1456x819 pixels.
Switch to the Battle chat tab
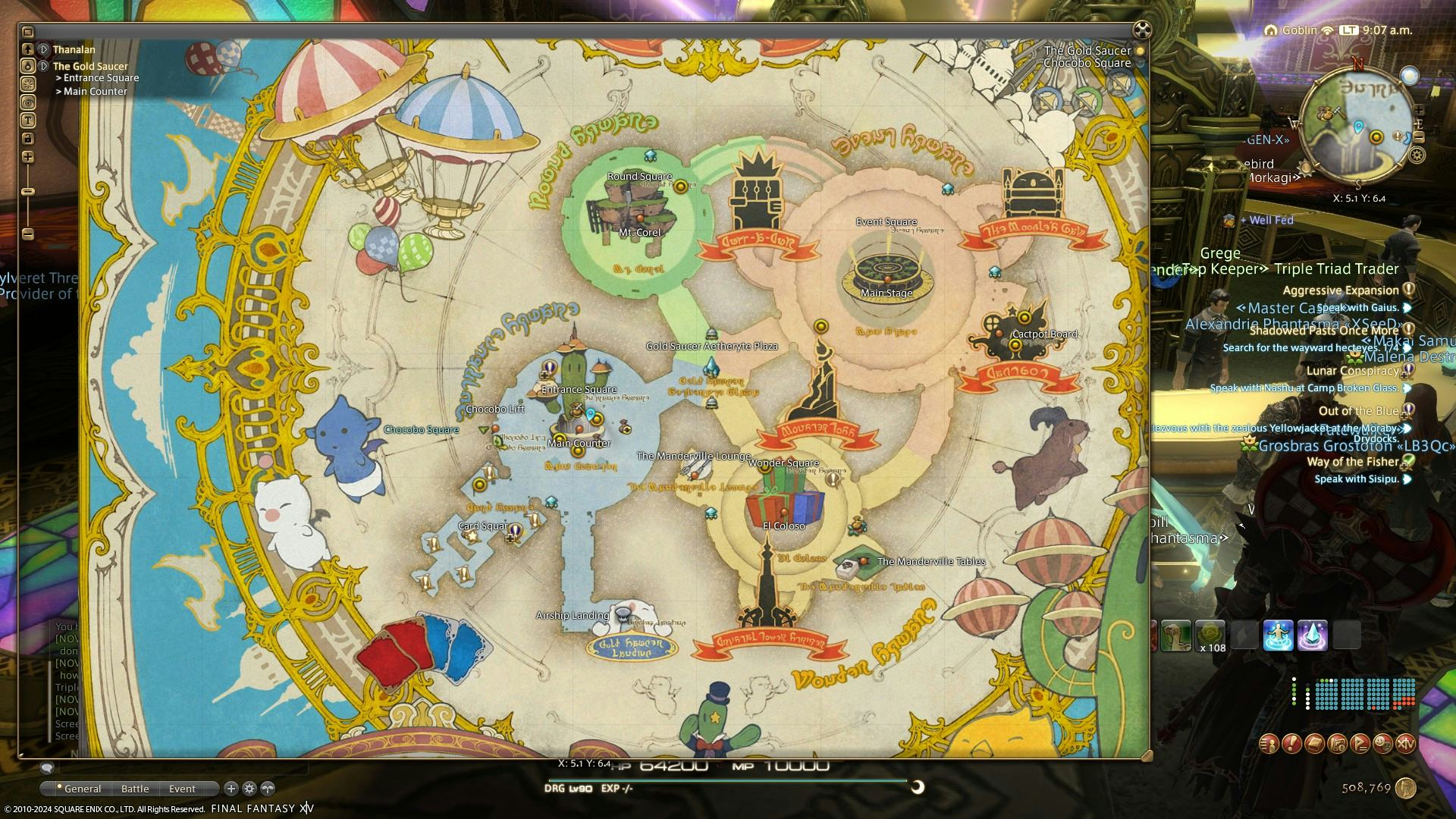click(x=135, y=789)
